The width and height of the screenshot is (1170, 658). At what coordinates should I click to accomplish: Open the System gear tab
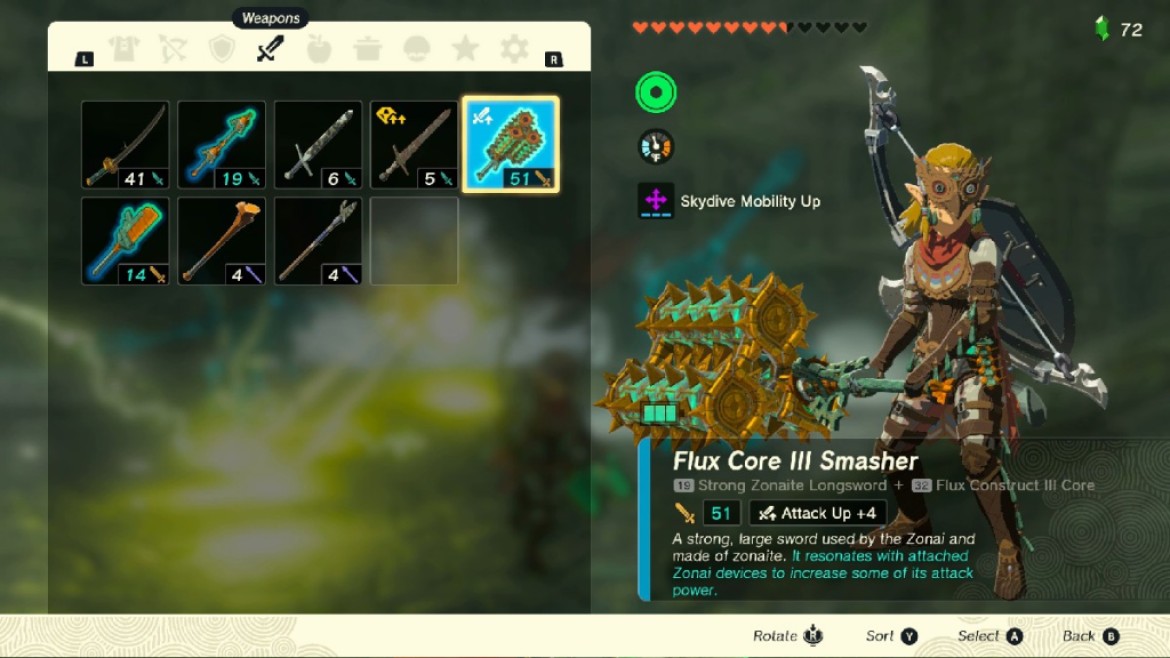point(514,49)
